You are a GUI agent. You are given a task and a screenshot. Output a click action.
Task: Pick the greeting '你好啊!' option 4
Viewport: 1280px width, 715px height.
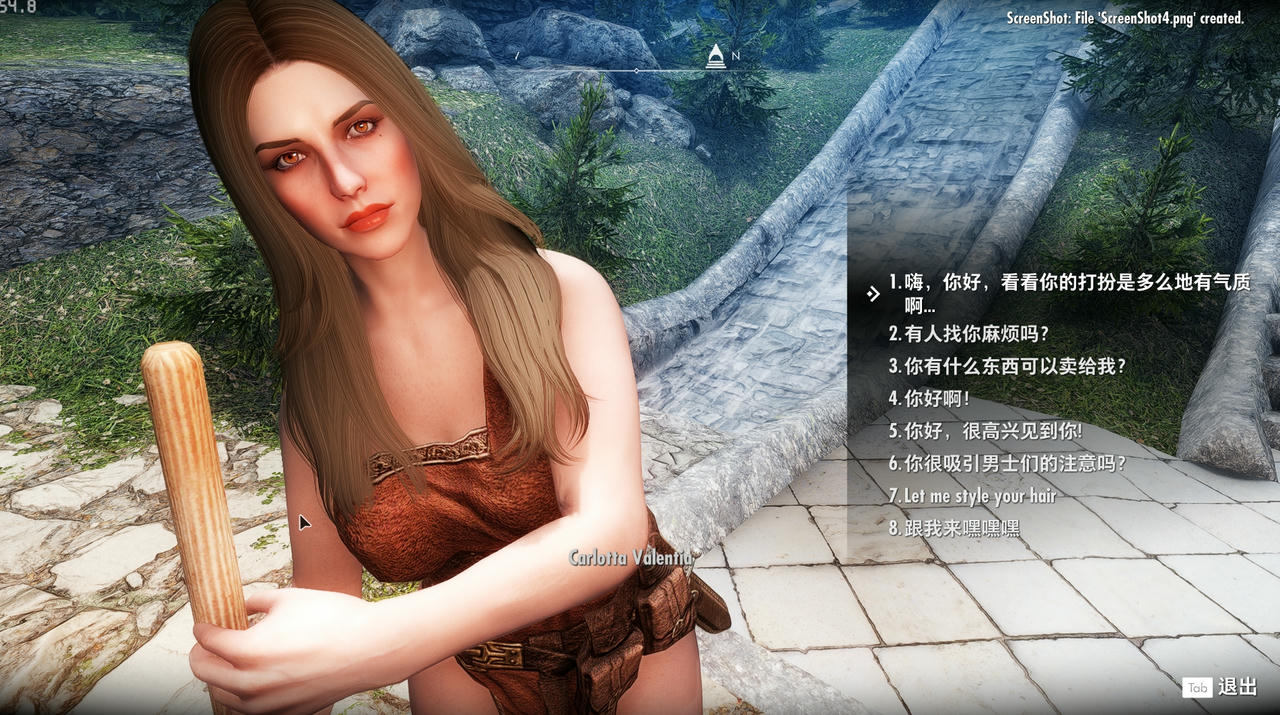coord(929,399)
